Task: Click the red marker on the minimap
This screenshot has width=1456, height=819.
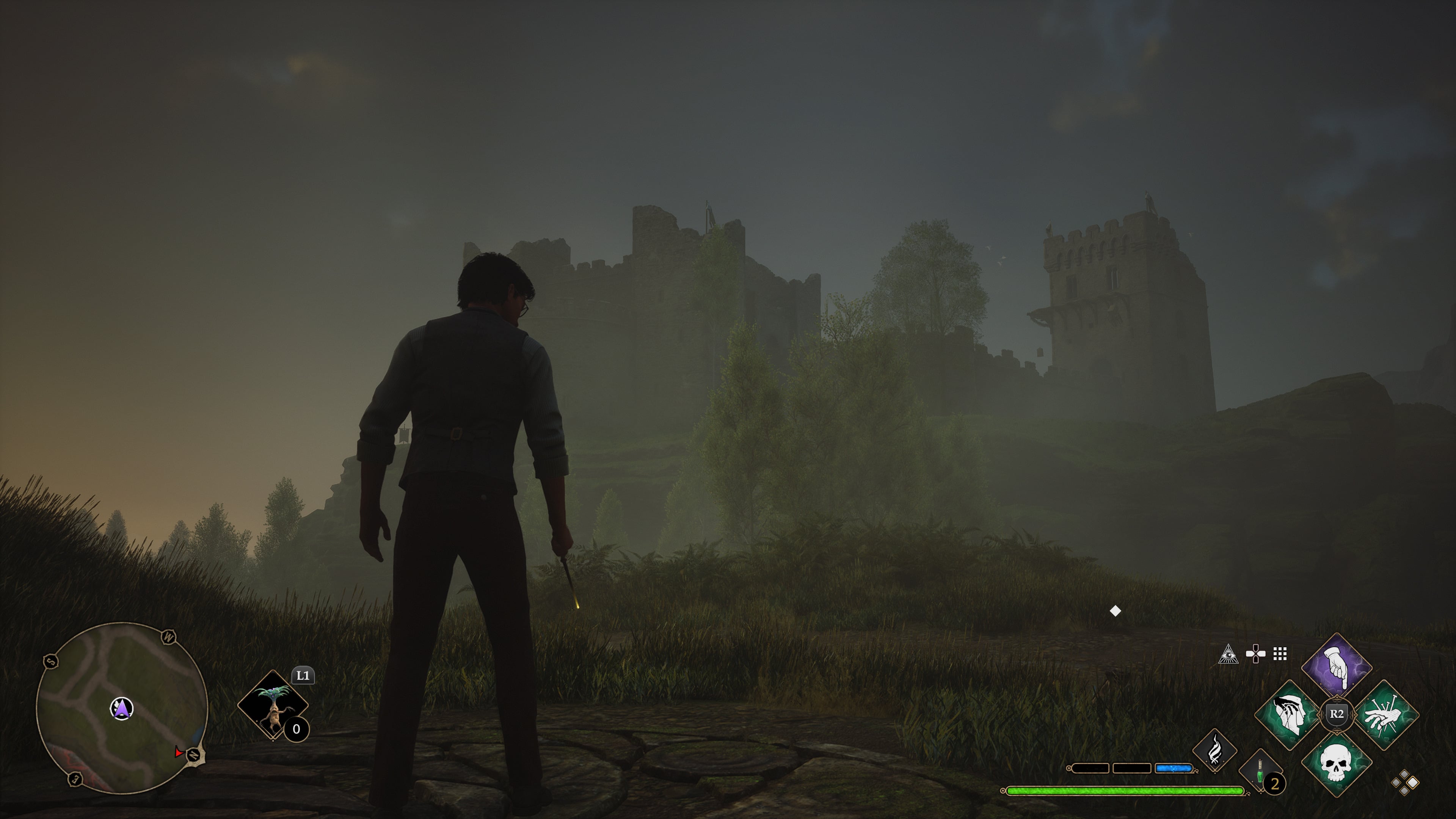Action: tap(179, 752)
